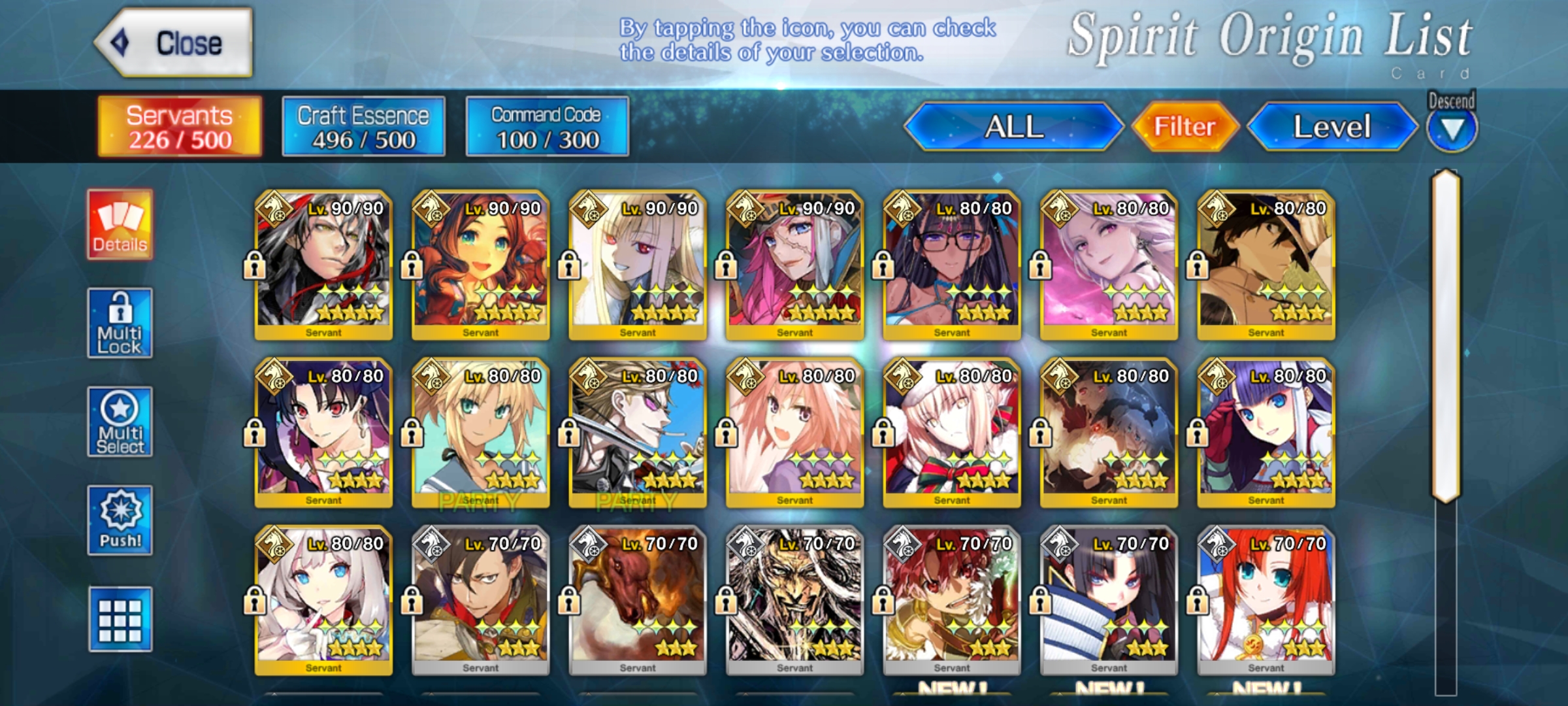Image resolution: width=1568 pixels, height=706 pixels.
Task: Choose the sunglasses servant with cigarette card
Action: [x=637, y=433]
